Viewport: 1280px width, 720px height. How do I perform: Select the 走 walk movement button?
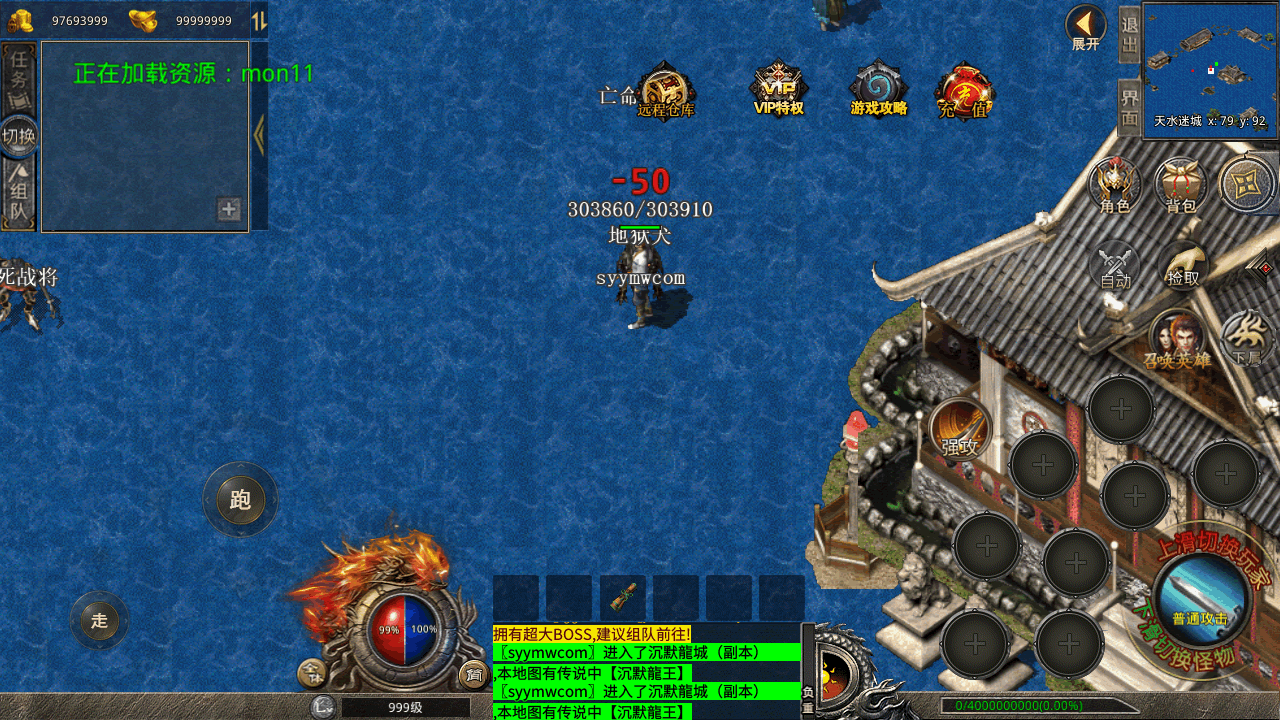(x=99, y=620)
